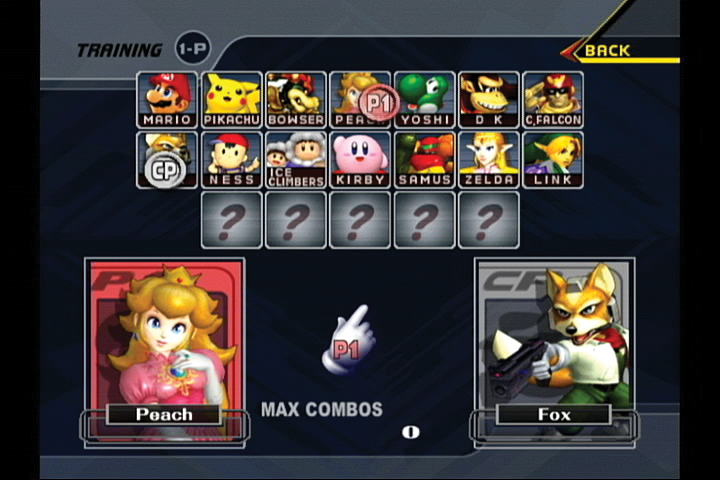720x480 pixels.
Task: Select the DK character tile
Action: point(488,99)
